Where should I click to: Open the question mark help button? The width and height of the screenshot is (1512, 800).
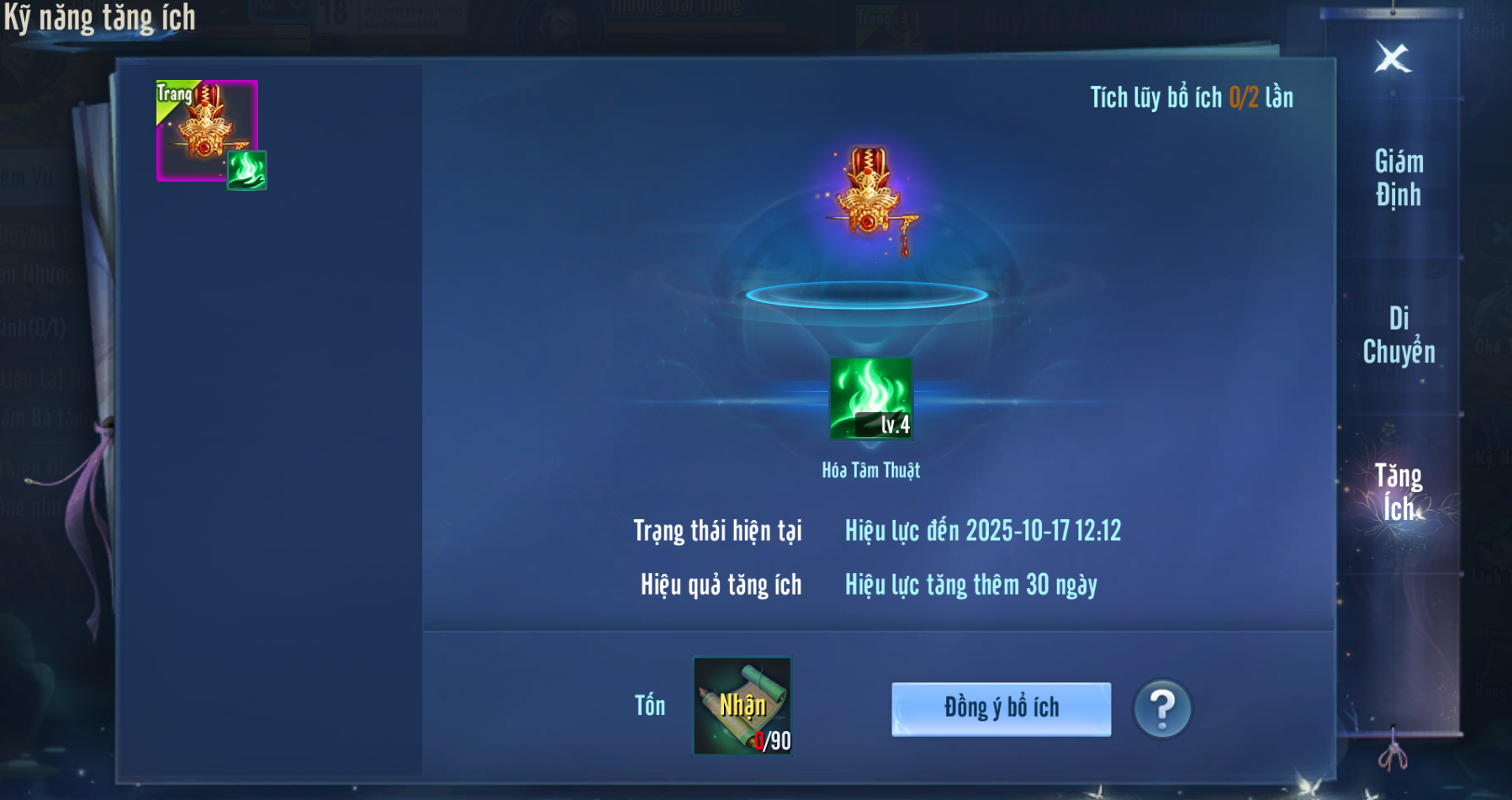point(1162,708)
